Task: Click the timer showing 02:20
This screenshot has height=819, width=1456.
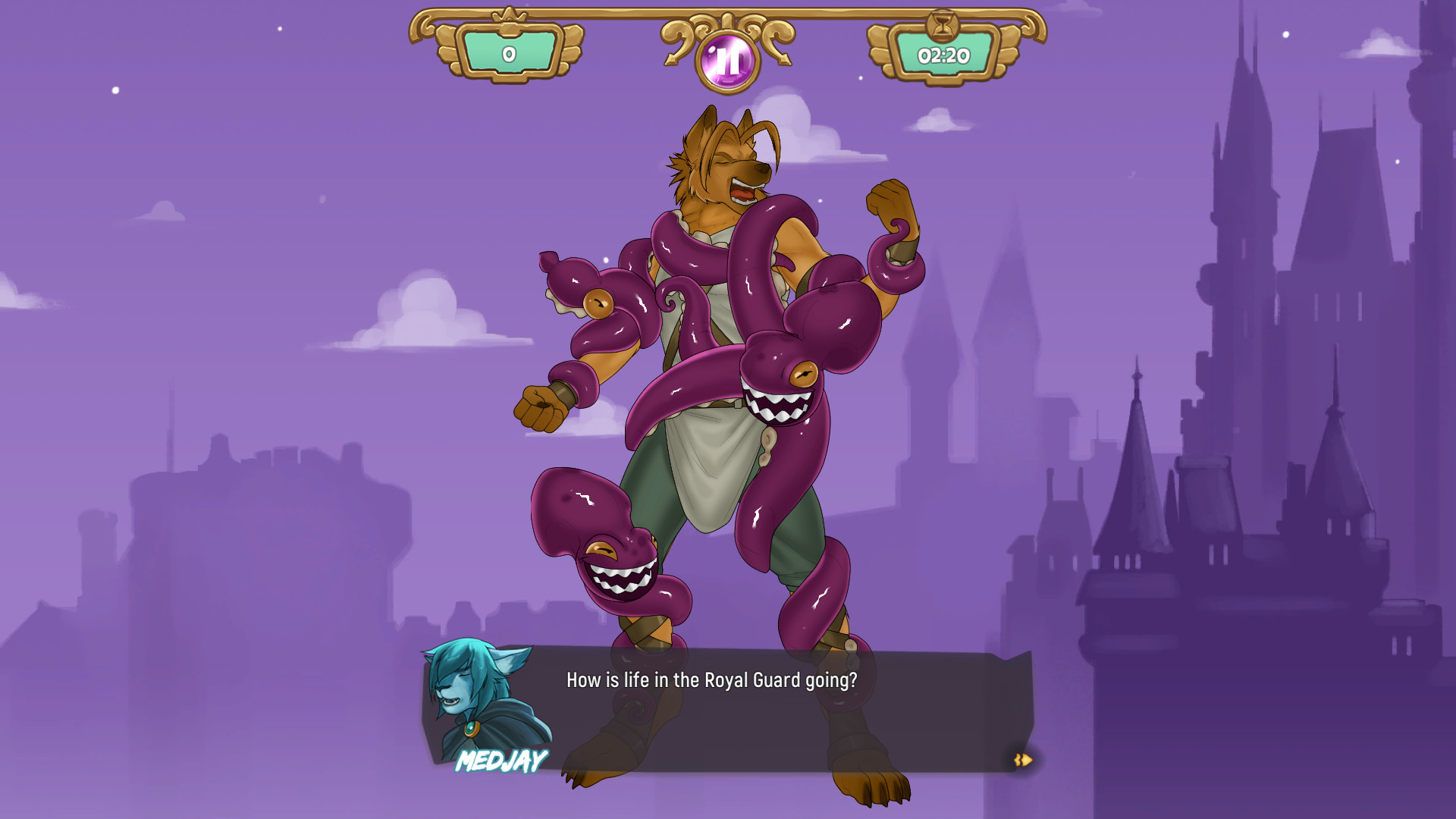Action: 946,55
